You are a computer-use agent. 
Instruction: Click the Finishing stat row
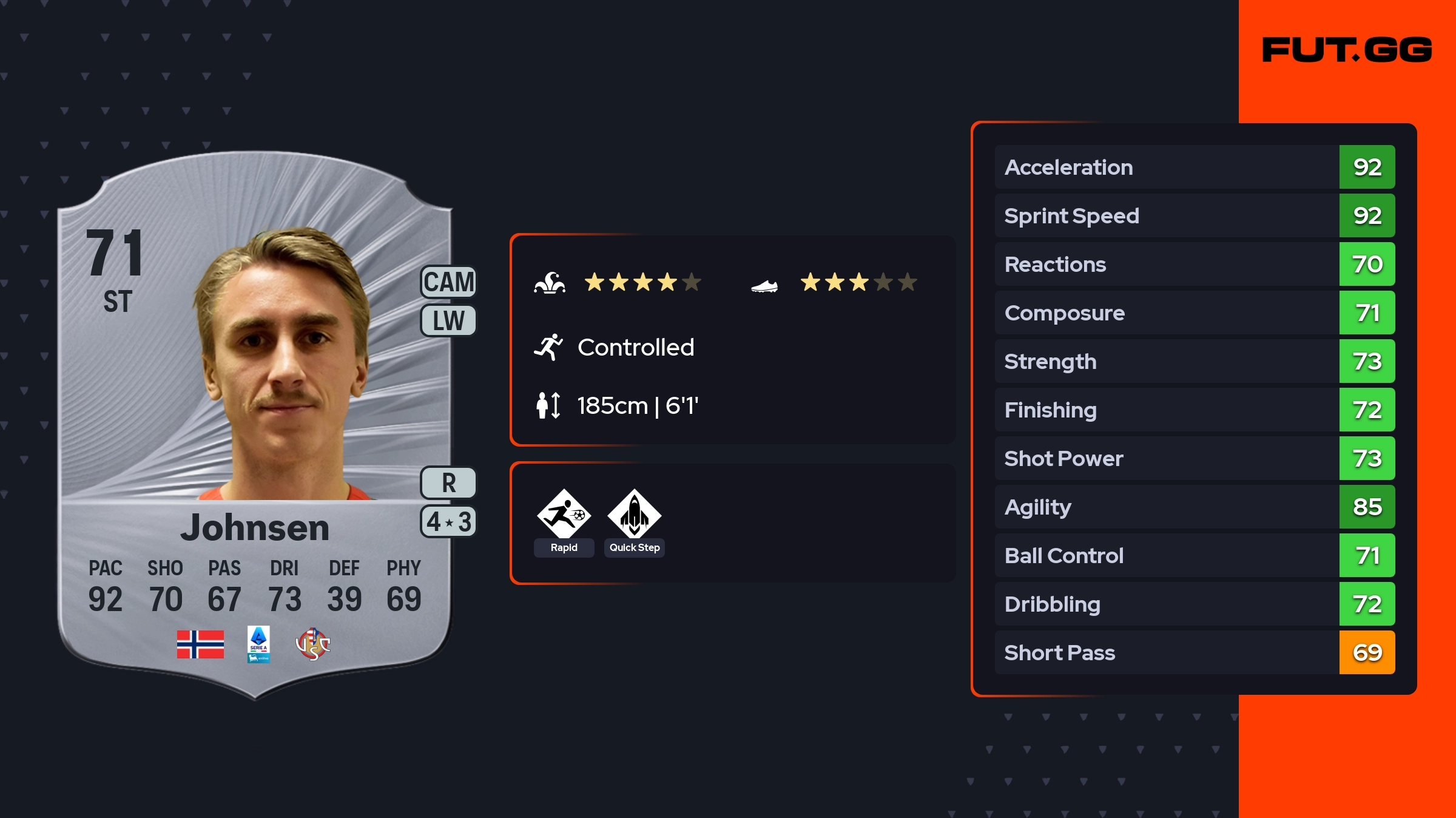click(x=1194, y=410)
